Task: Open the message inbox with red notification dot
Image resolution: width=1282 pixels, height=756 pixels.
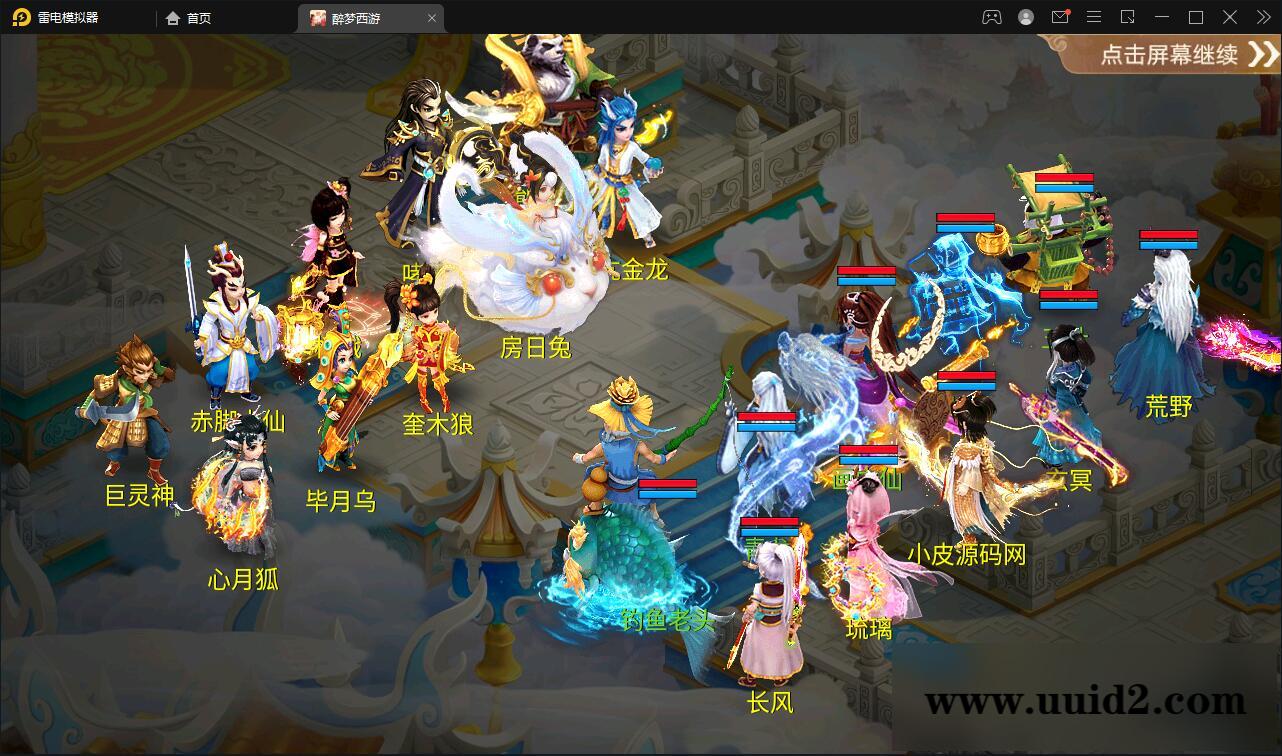Action: click(x=1060, y=17)
